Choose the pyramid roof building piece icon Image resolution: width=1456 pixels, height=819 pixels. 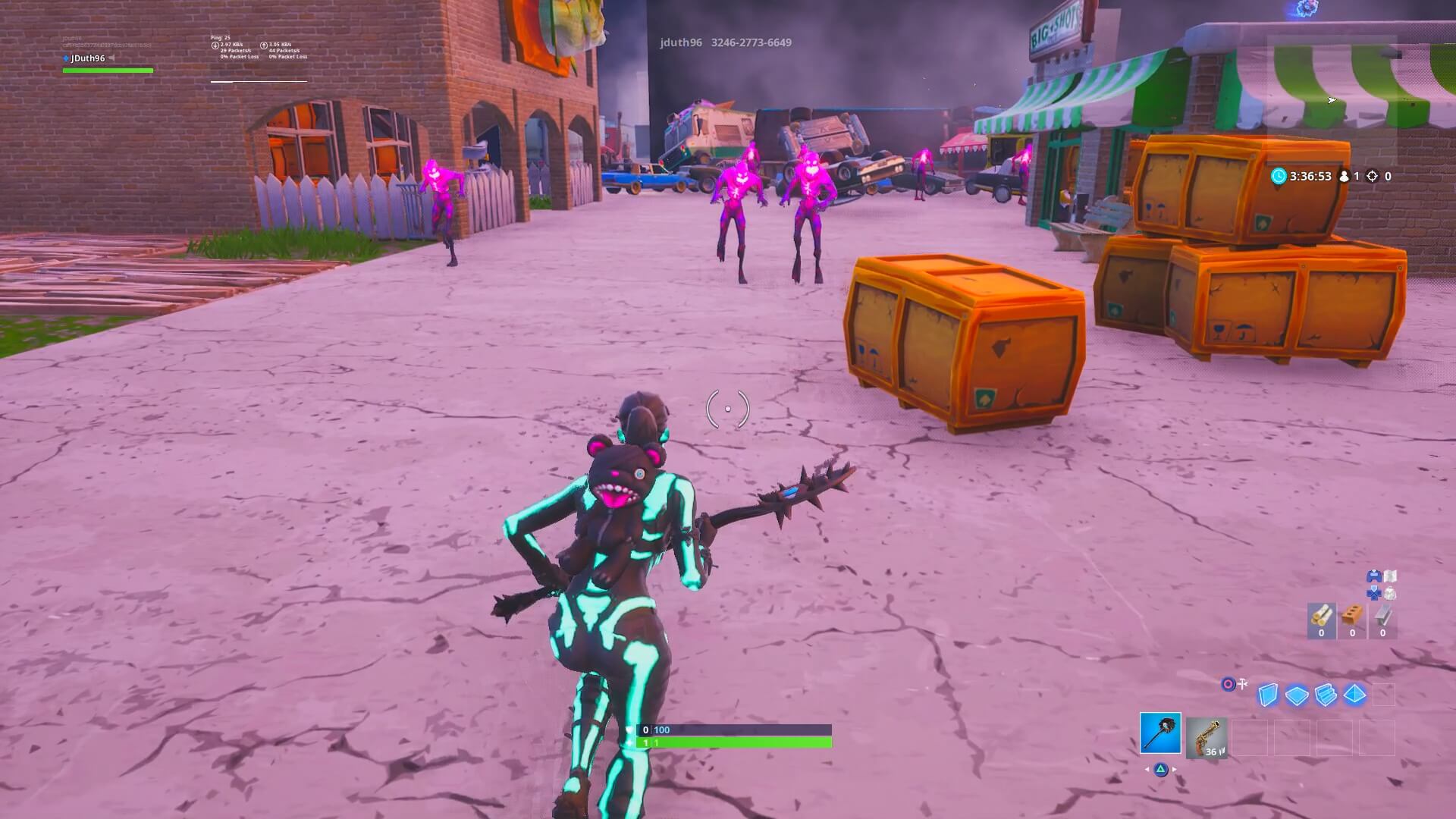(x=1354, y=694)
